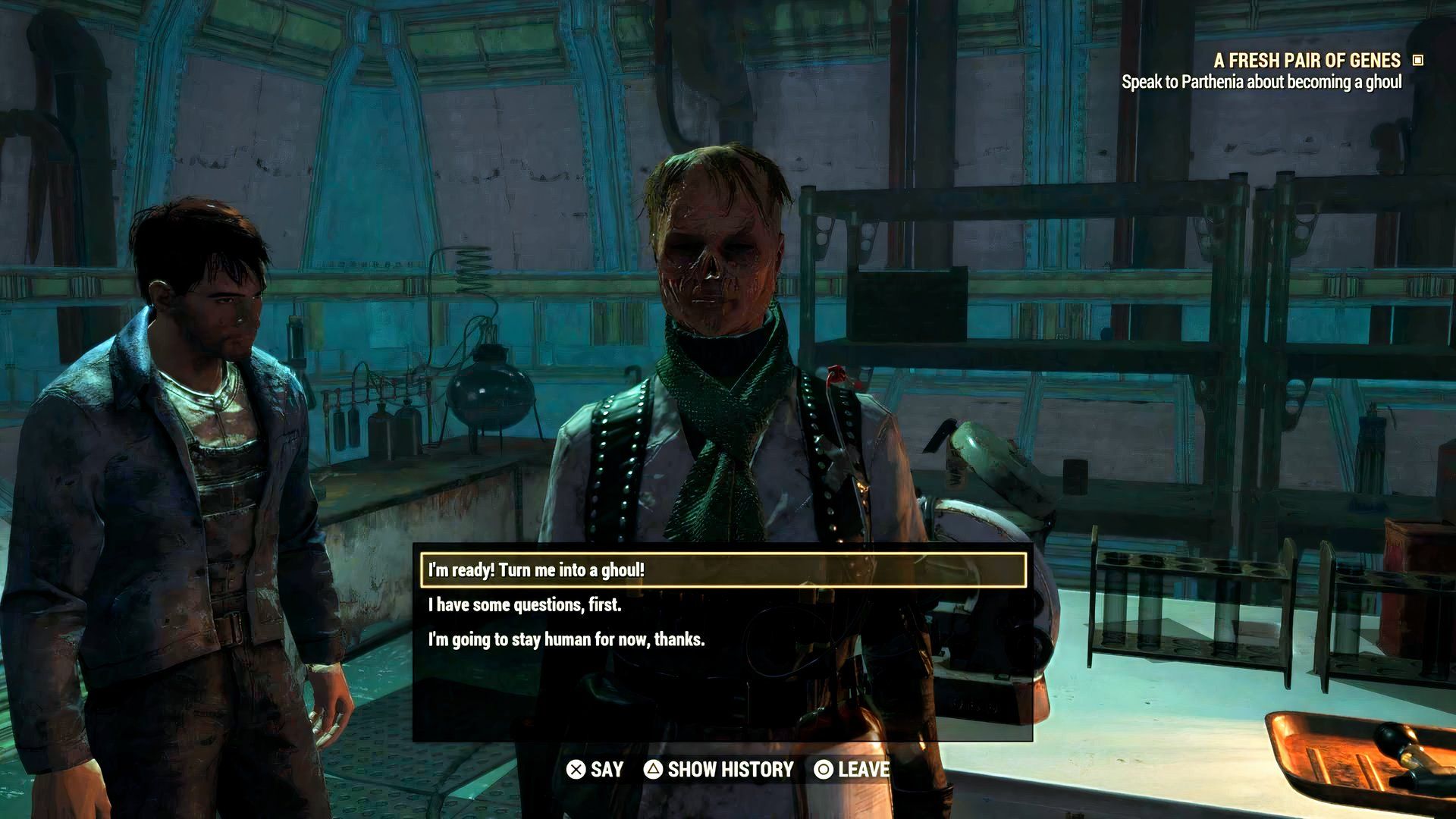Open the "A Fresh Pair of Genes" quest tracker
The width and height of the screenshot is (1456, 819).
(1307, 61)
